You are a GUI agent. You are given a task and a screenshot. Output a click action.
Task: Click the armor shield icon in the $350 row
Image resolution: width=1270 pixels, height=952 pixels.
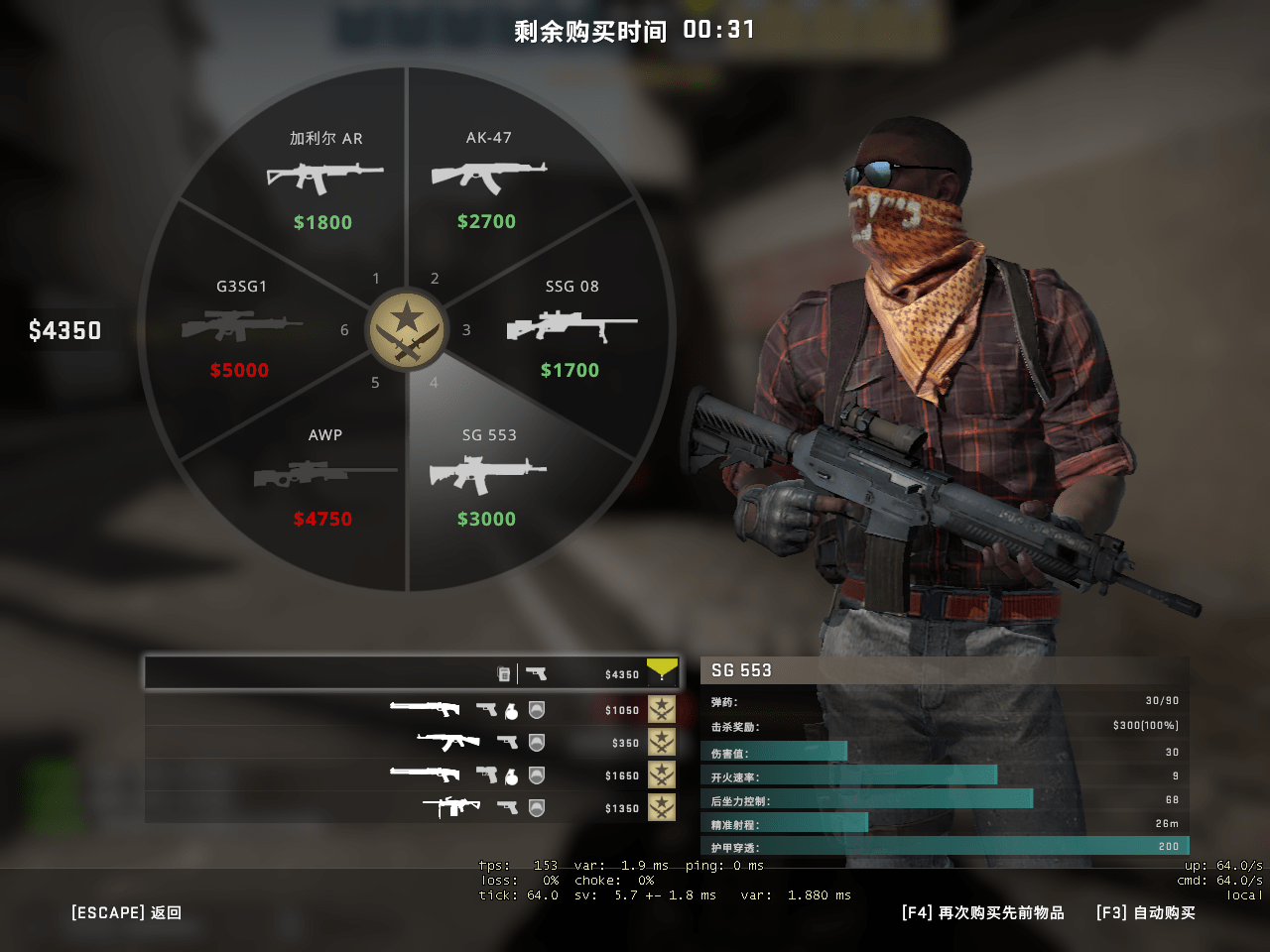pyautogui.click(x=538, y=743)
